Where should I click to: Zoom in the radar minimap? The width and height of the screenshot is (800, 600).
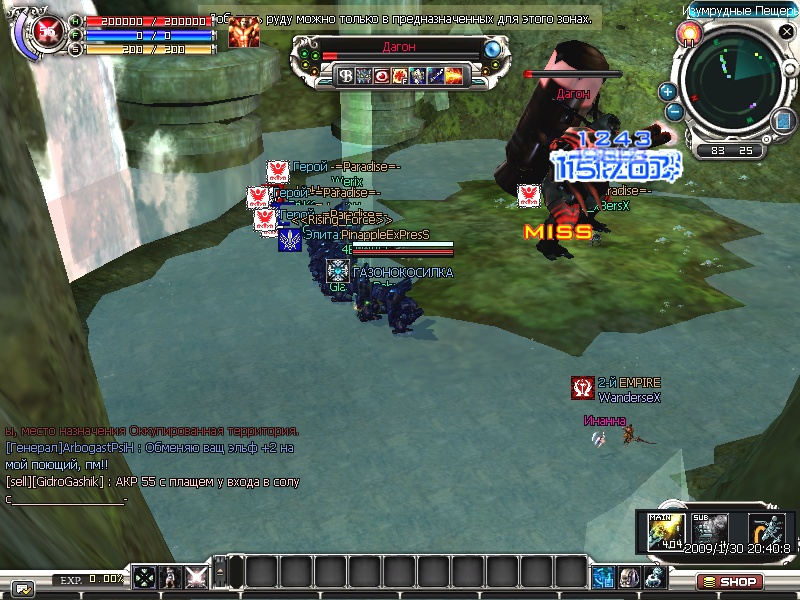668,91
